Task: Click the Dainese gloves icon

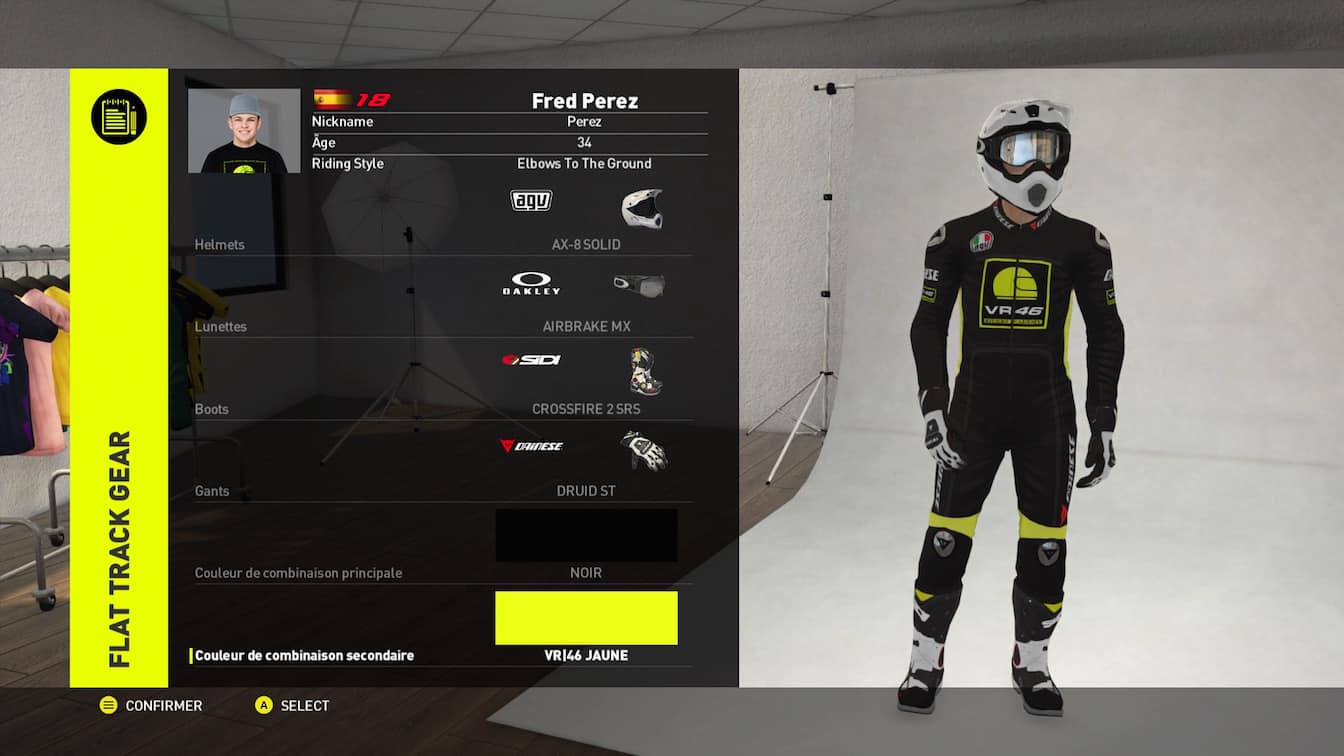Action: [643, 450]
